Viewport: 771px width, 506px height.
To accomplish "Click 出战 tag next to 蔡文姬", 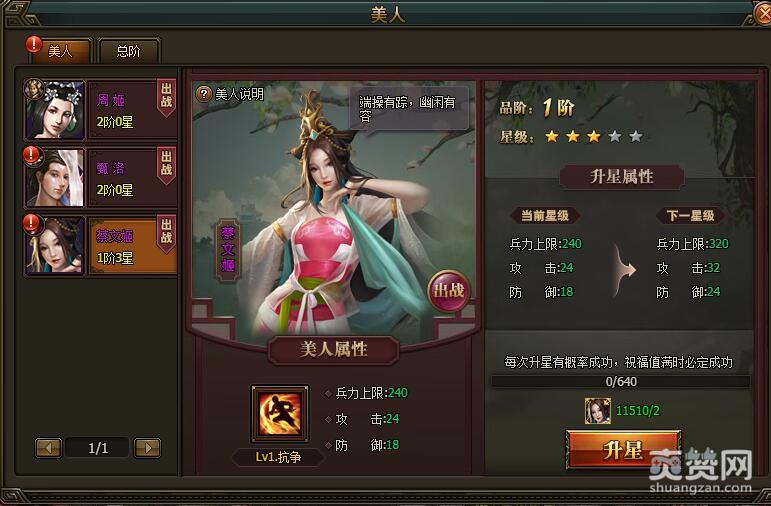I will [167, 233].
